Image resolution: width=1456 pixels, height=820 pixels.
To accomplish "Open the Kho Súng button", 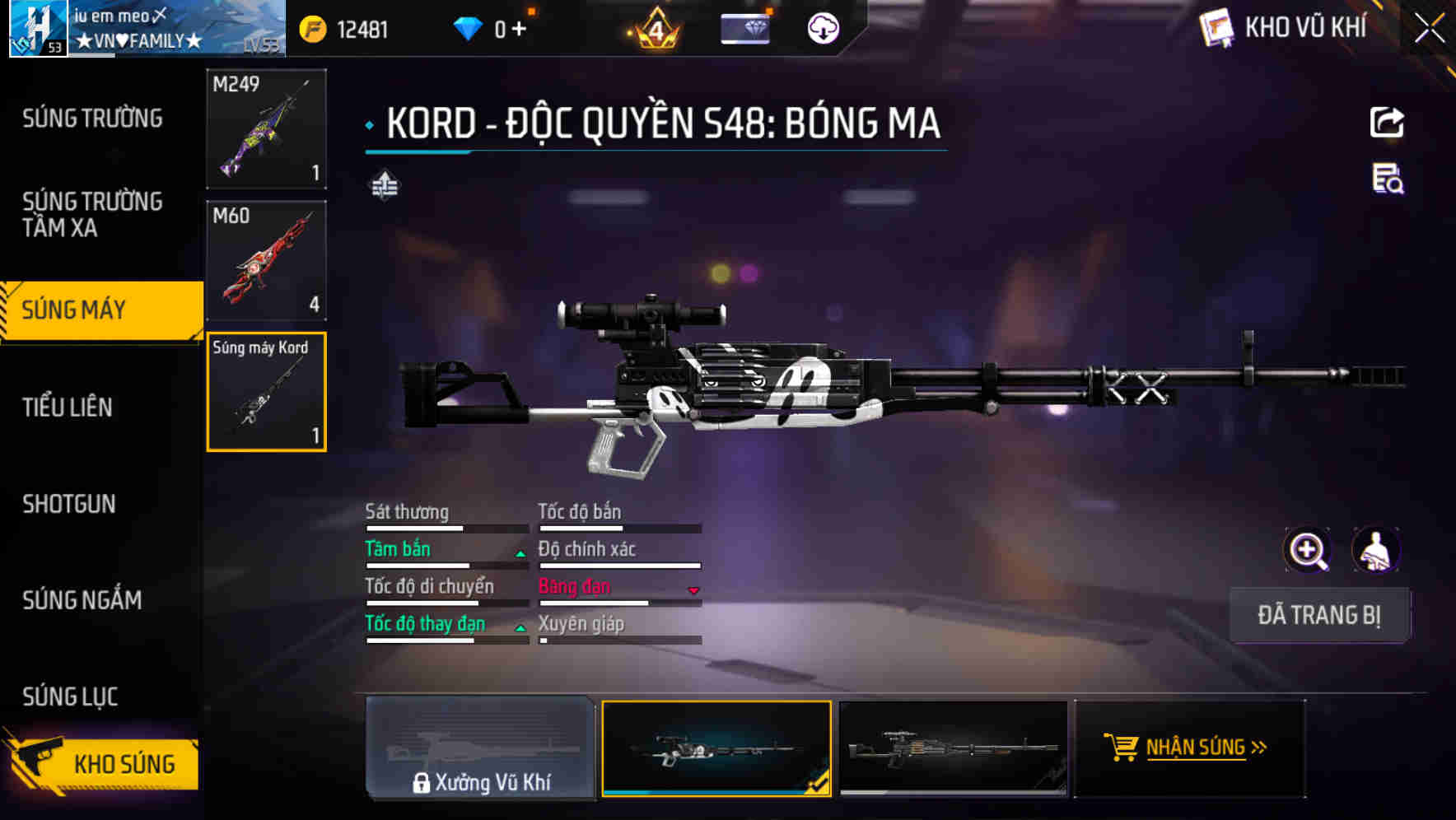I will [x=102, y=762].
